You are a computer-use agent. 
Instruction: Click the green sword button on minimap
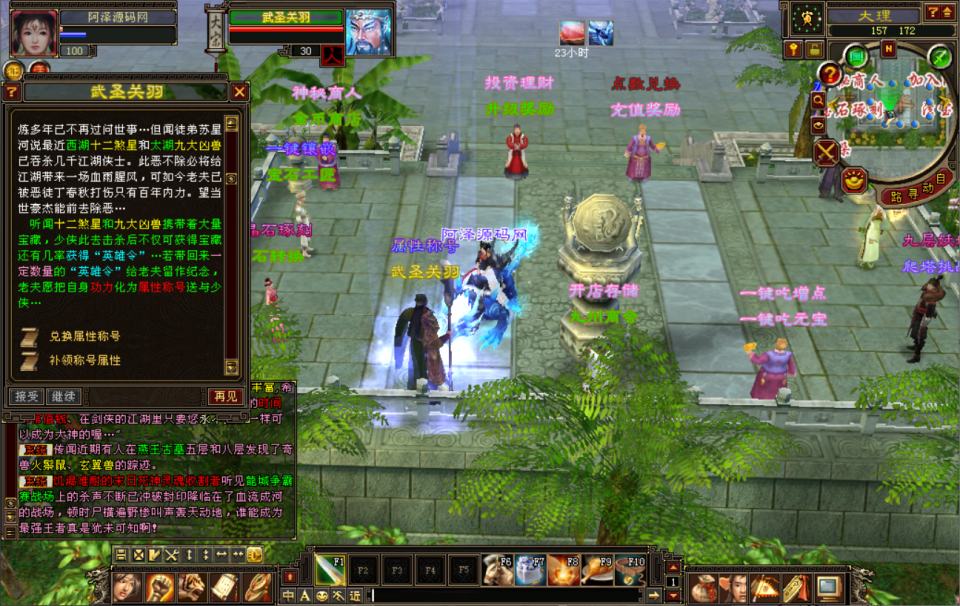coord(938,56)
